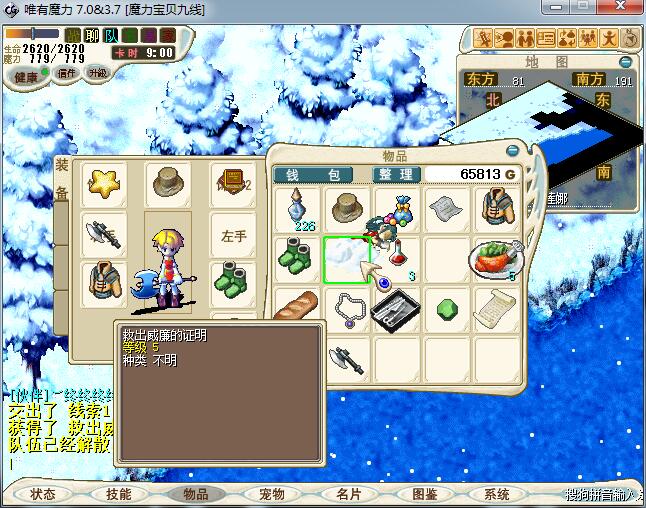Click the equipped star accessory slot
This screenshot has width=646, height=508.
tap(104, 183)
